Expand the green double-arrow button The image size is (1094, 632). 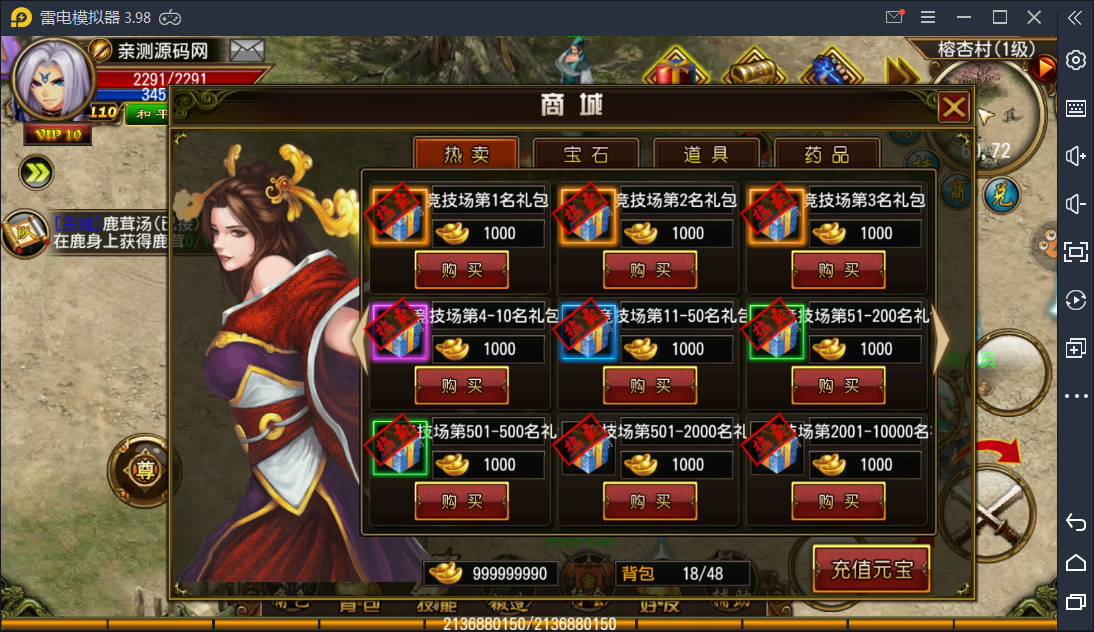click(36, 173)
